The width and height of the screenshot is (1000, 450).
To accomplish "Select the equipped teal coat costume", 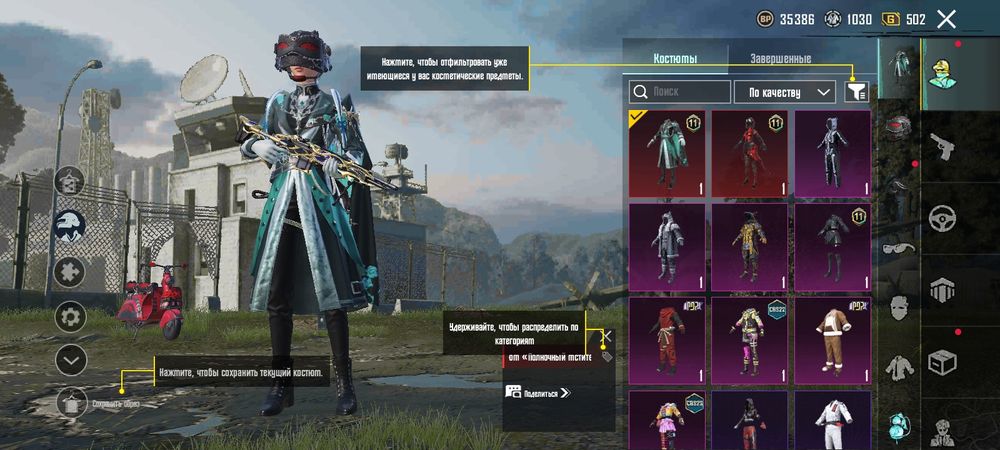I will (x=667, y=153).
